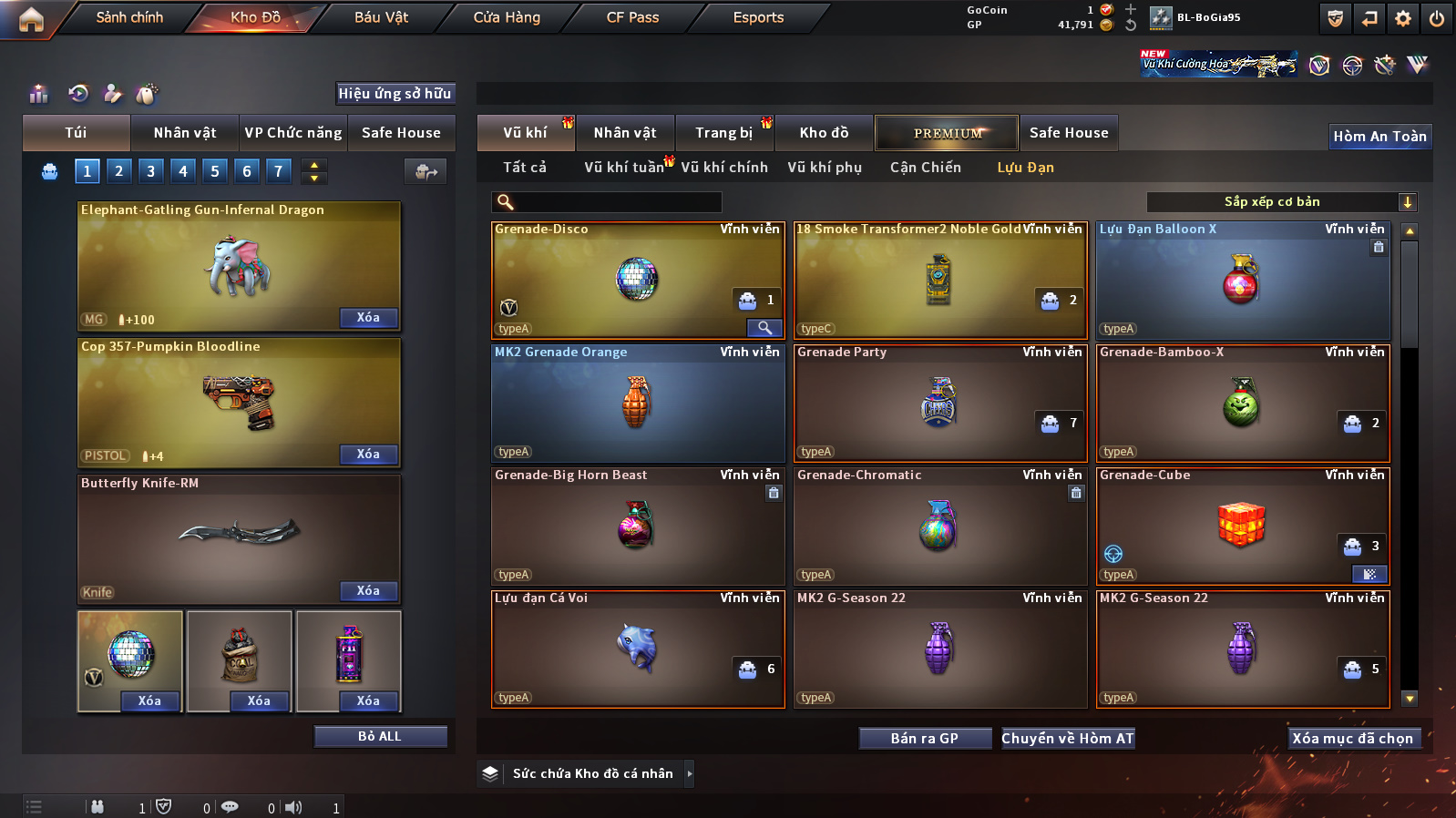Image resolution: width=1456 pixels, height=818 pixels.
Task: Open the CF Pass tab
Action: [632, 17]
